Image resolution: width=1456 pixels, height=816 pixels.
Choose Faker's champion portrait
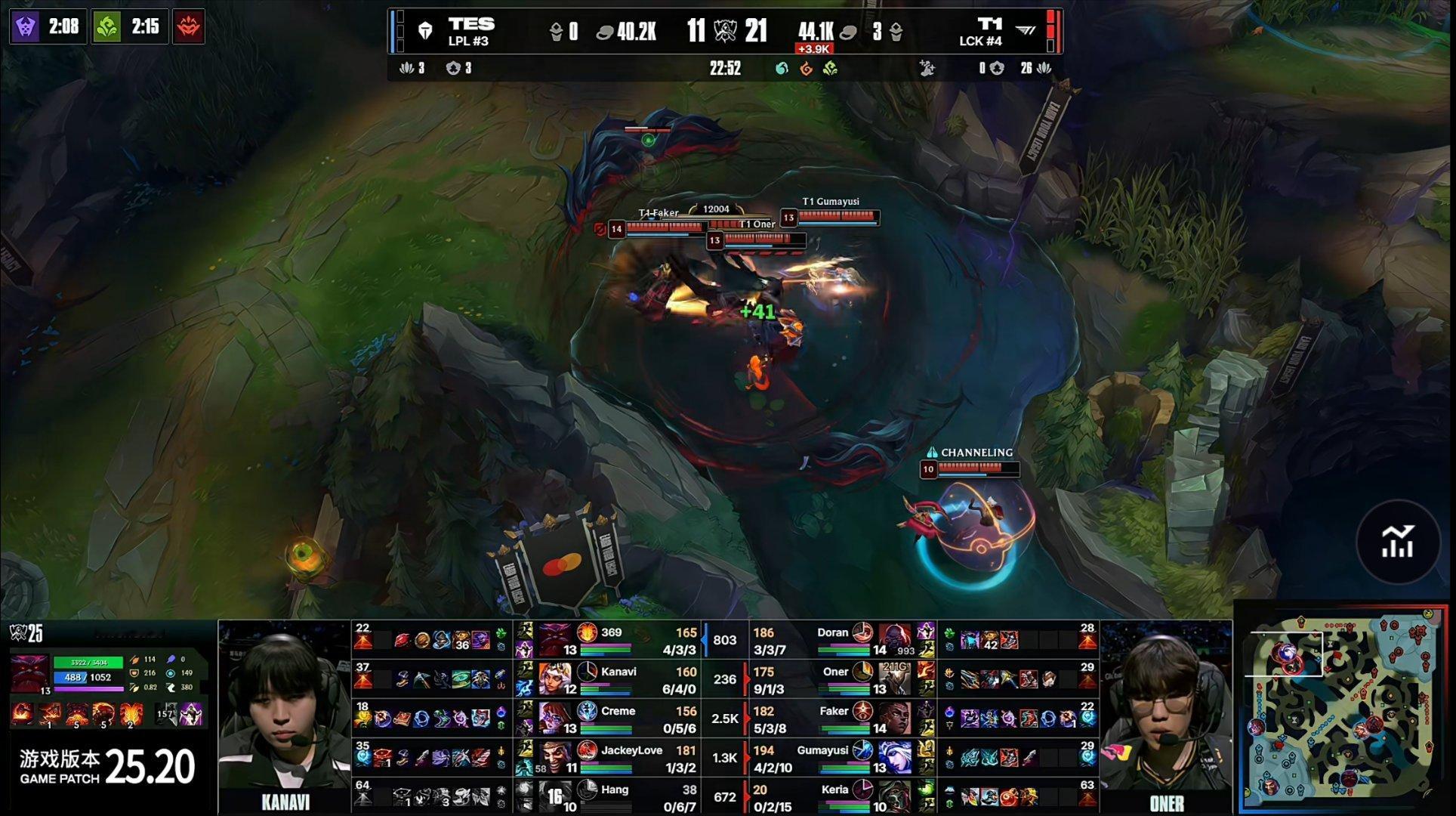pos(895,719)
